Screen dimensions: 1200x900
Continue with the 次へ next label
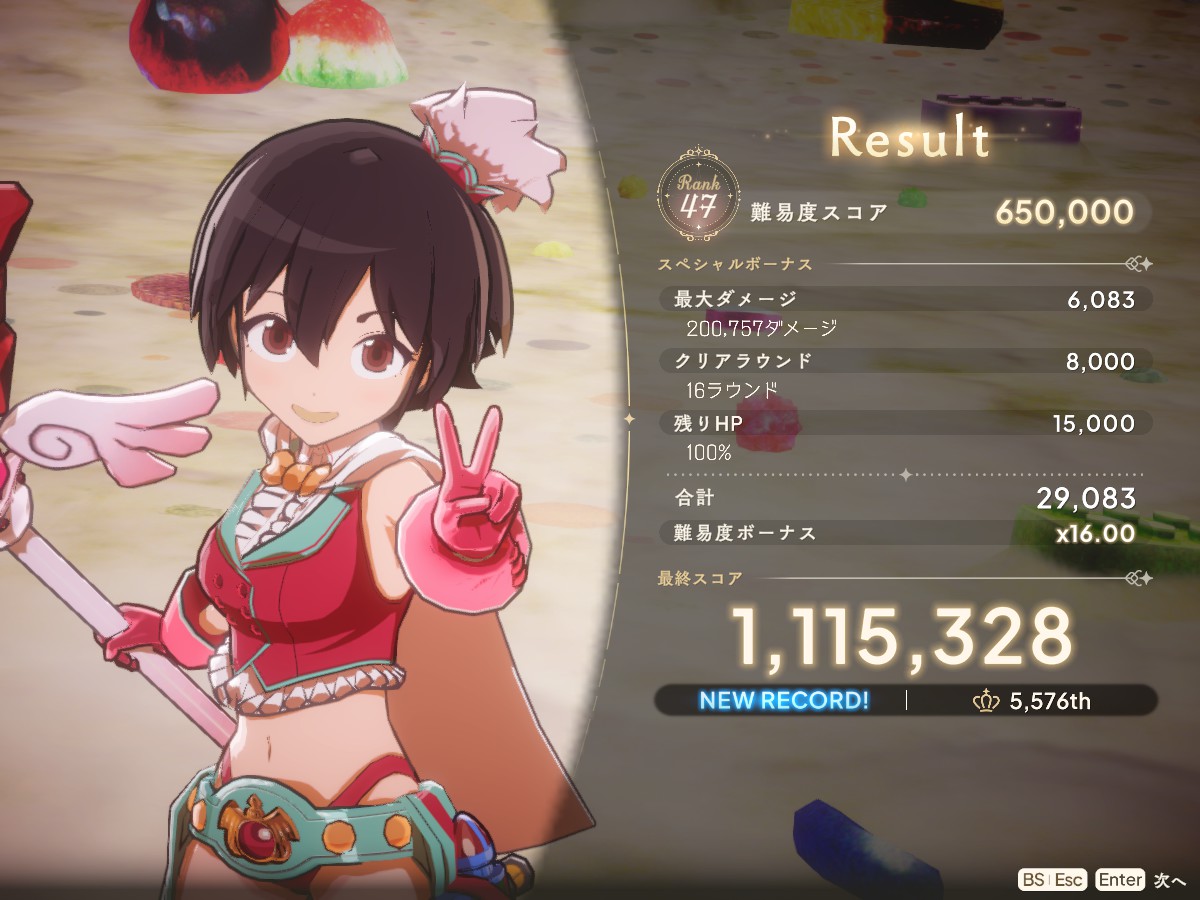1169,880
